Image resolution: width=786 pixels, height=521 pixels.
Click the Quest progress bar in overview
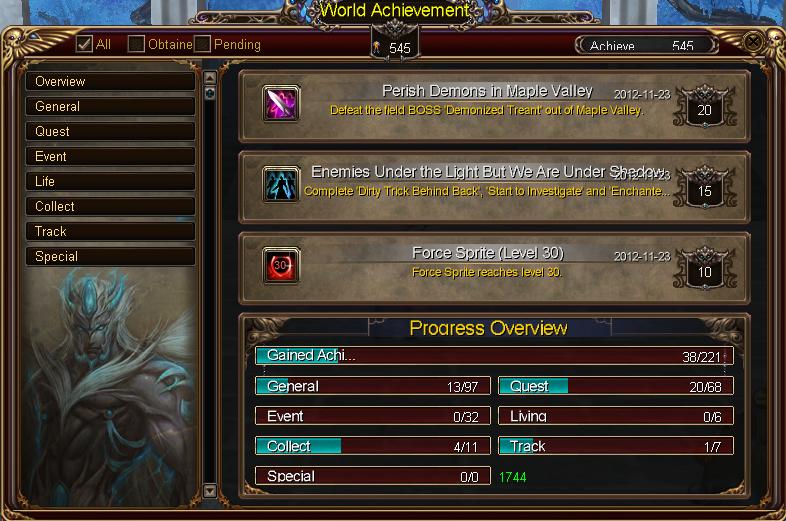coord(616,386)
